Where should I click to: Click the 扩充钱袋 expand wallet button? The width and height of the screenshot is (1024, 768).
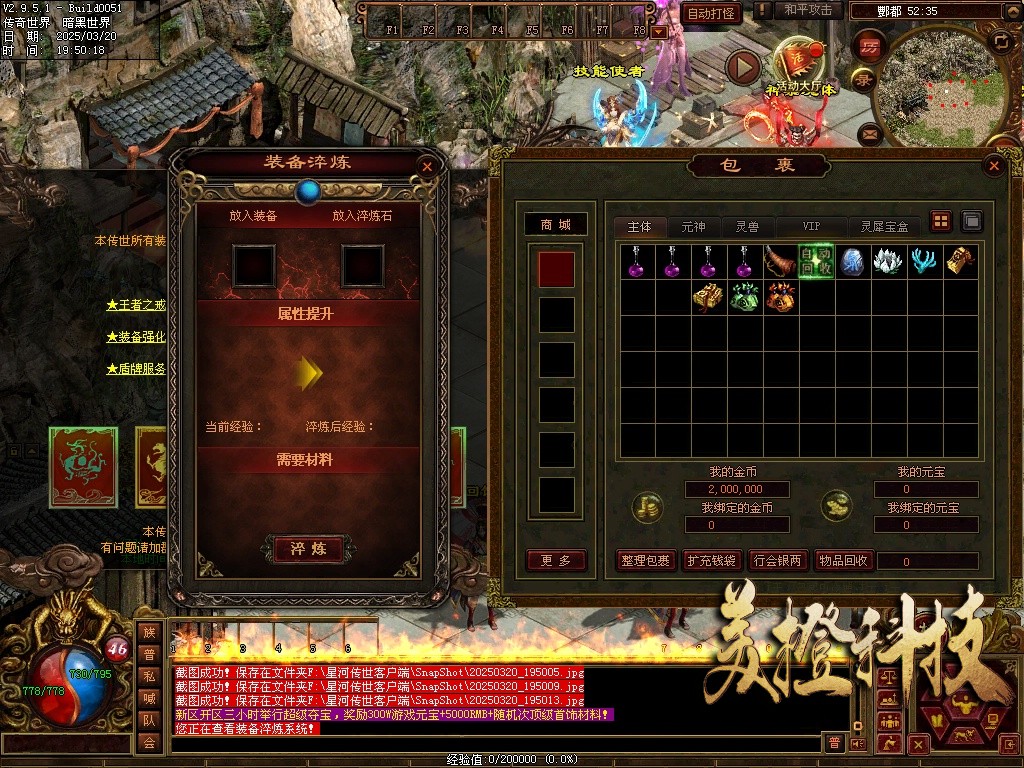711,560
